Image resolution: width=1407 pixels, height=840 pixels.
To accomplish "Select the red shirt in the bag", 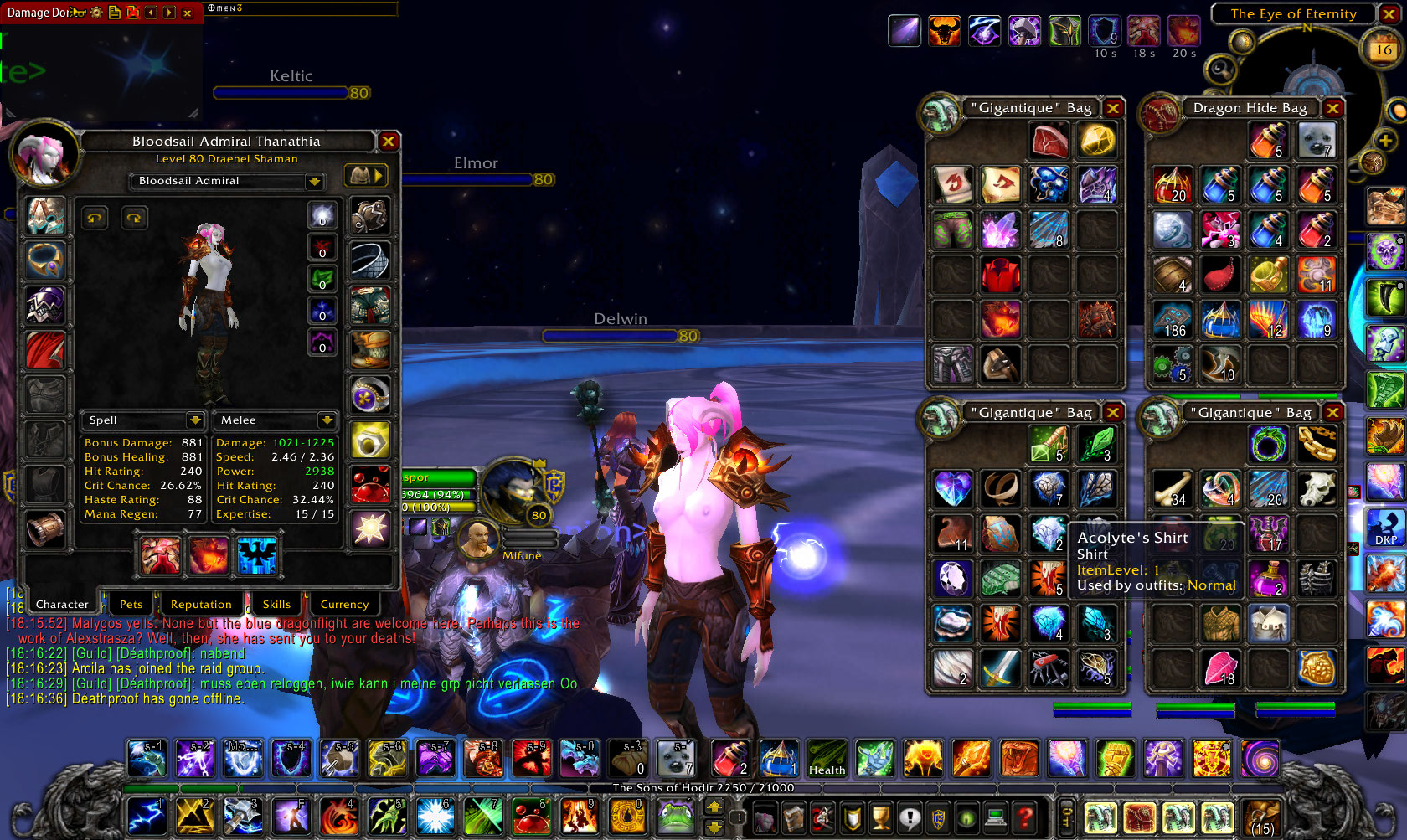I will (x=1000, y=275).
